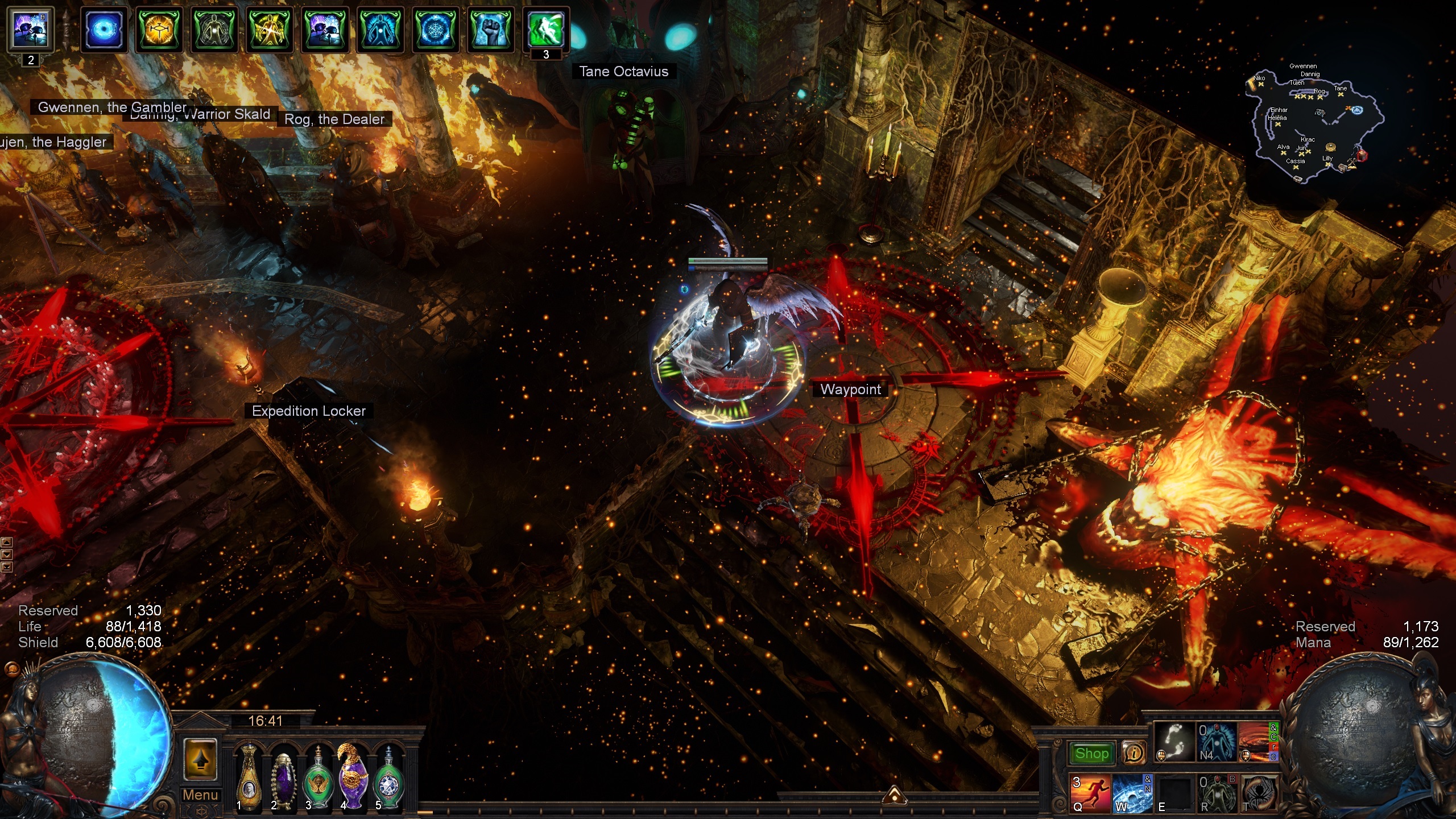Click the golden sun symbol buff icon

click(x=159, y=29)
